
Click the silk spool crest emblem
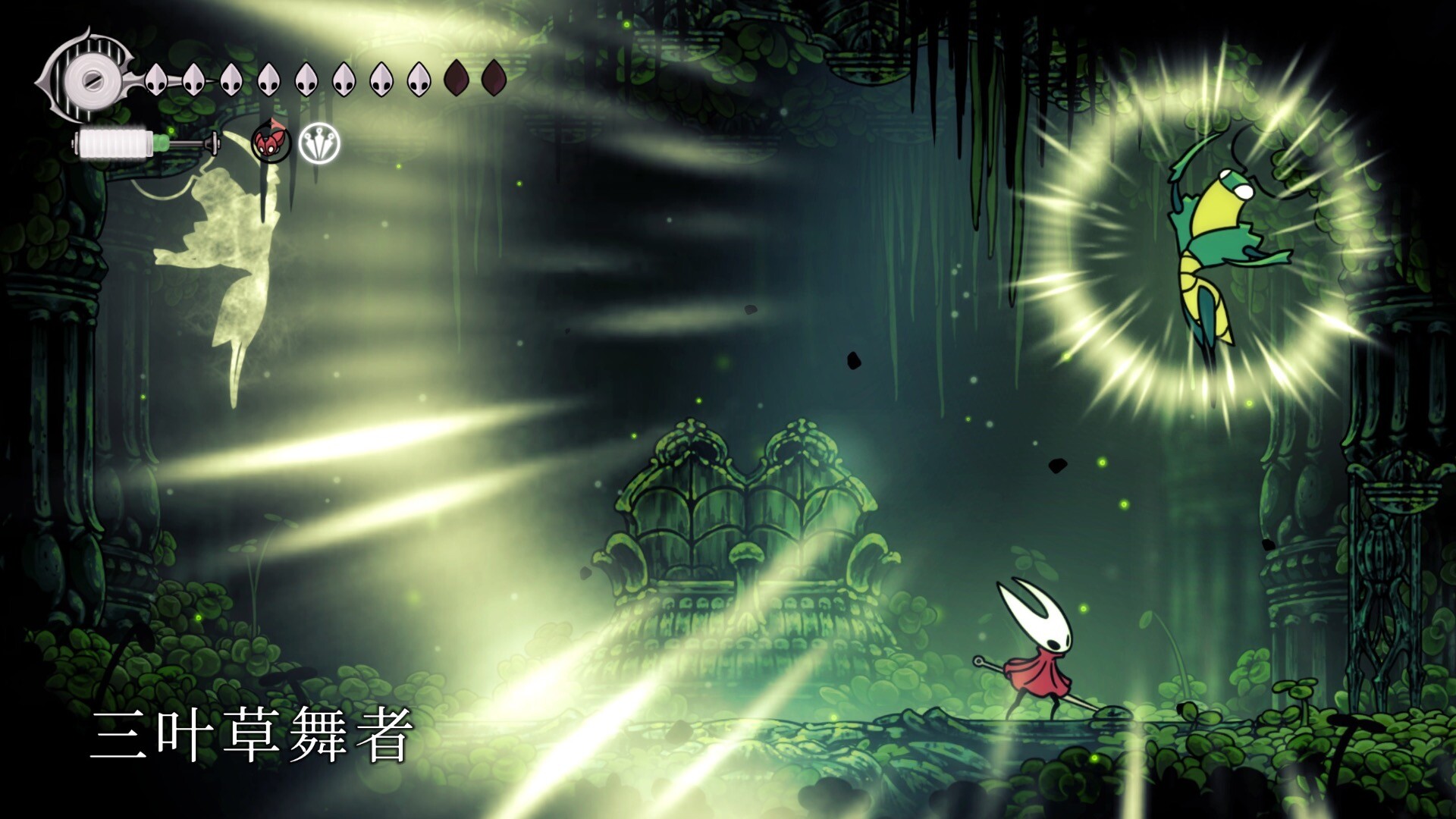[89, 77]
